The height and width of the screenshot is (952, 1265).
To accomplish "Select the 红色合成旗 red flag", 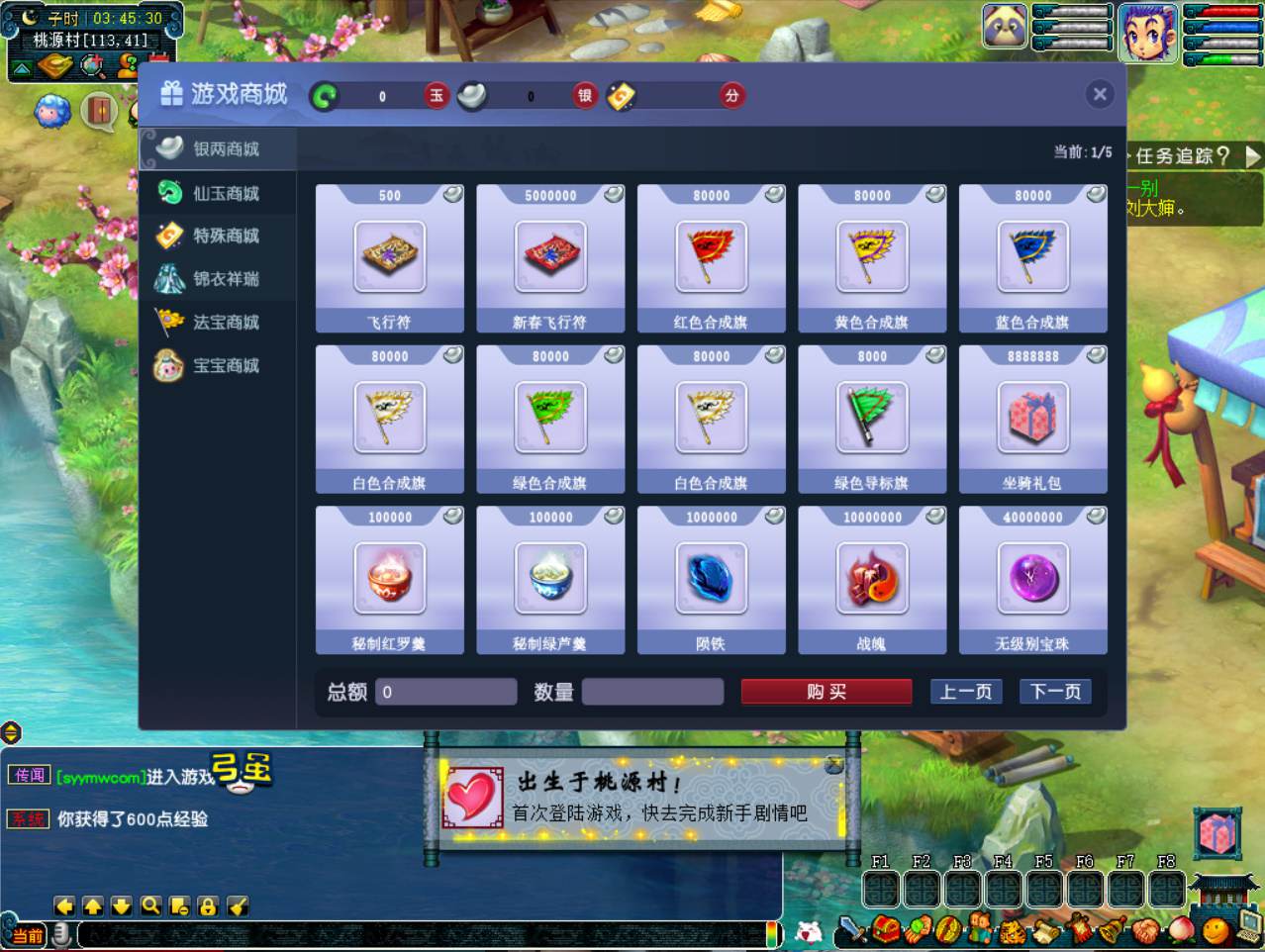I will [712, 257].
